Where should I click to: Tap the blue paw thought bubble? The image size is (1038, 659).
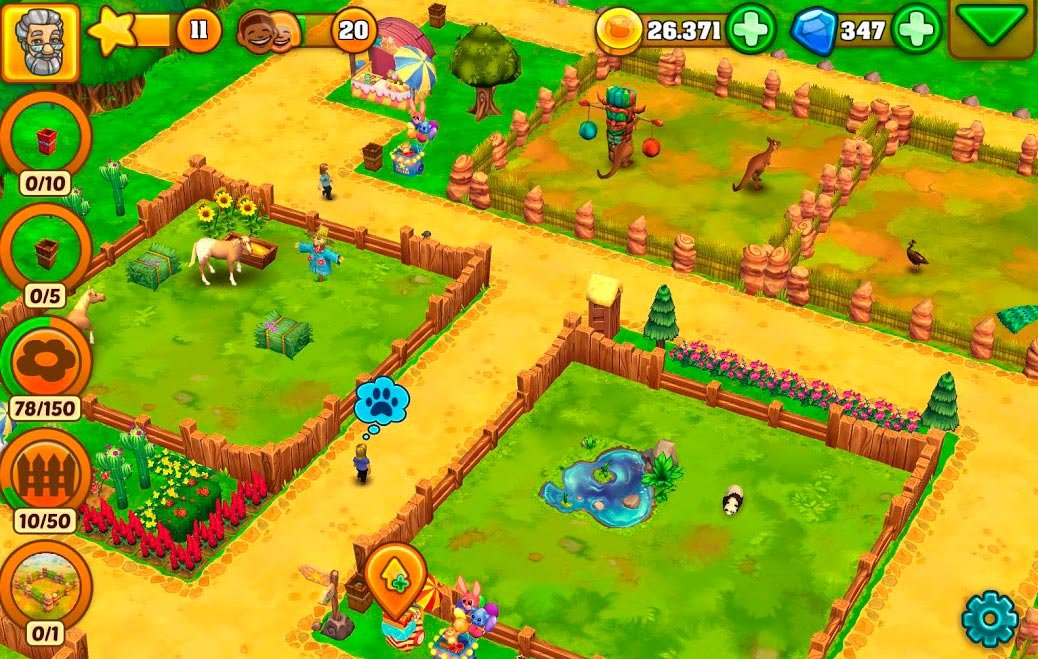(x=383, y=404)
